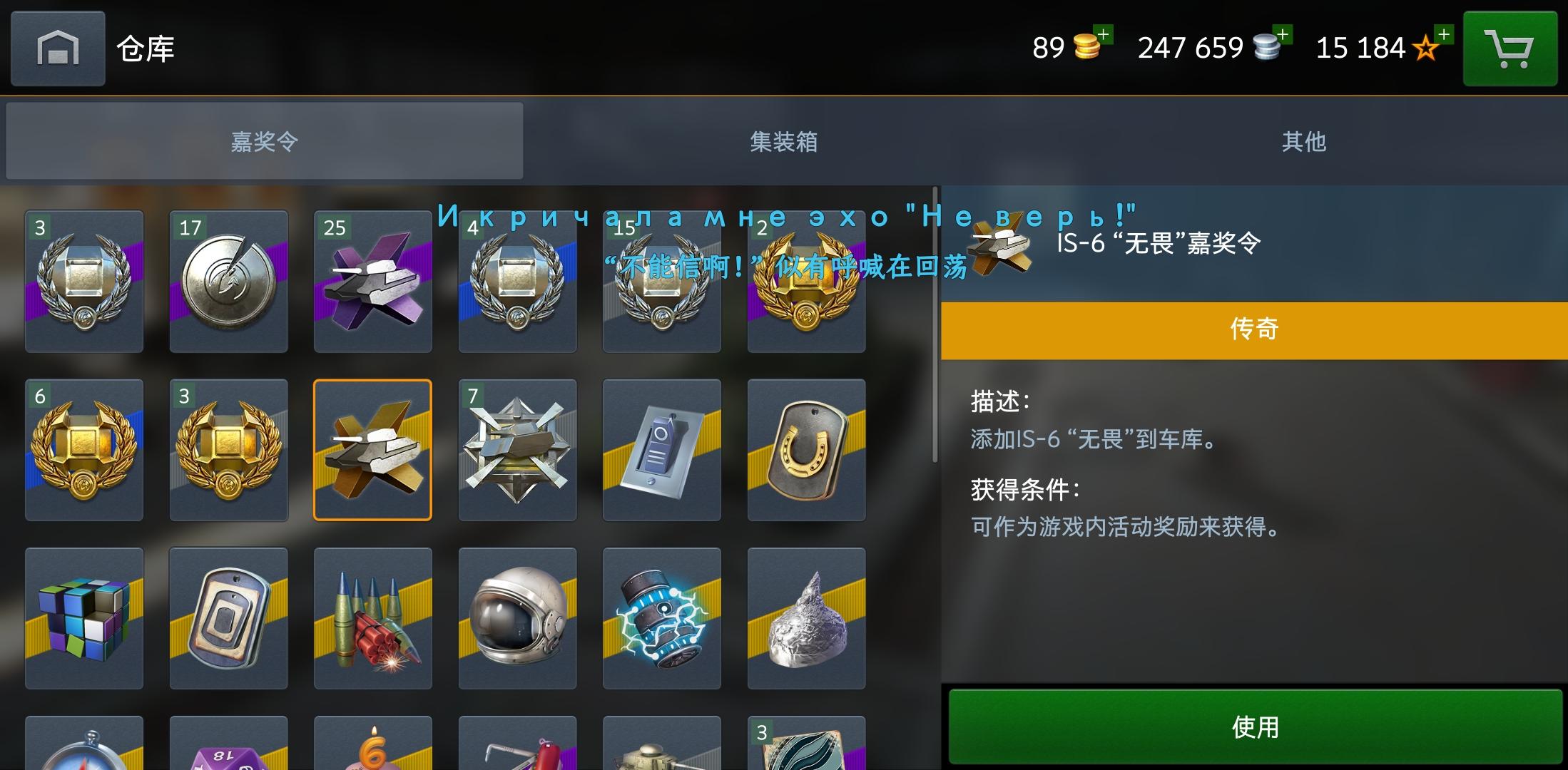This screenshot has height=770, width=1568.
Task: Select the purple tank certificate with 25 count
Action: coord(372,281)
